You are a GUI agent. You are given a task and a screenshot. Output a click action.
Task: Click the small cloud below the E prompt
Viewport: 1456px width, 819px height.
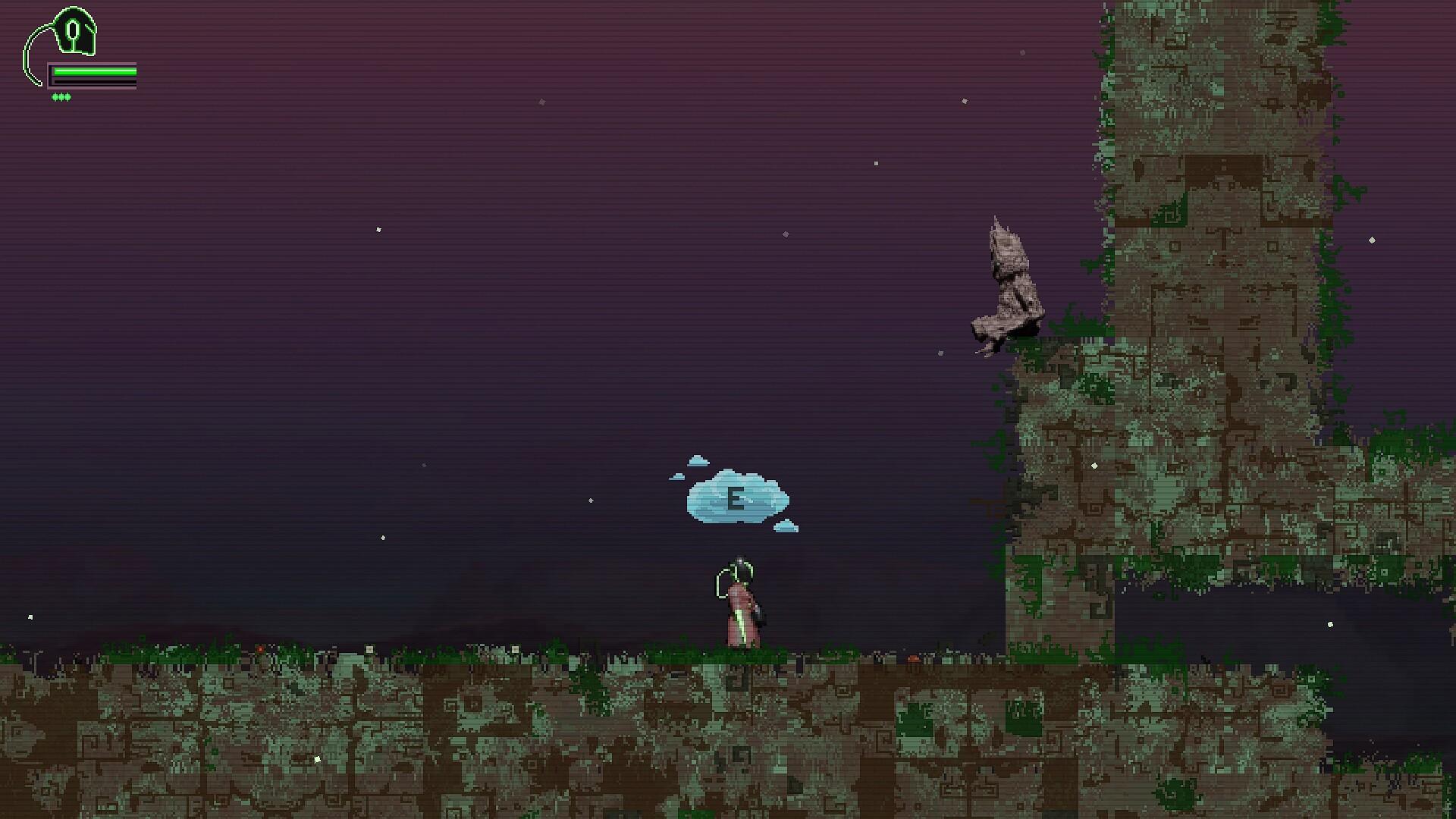click(786, 526)
